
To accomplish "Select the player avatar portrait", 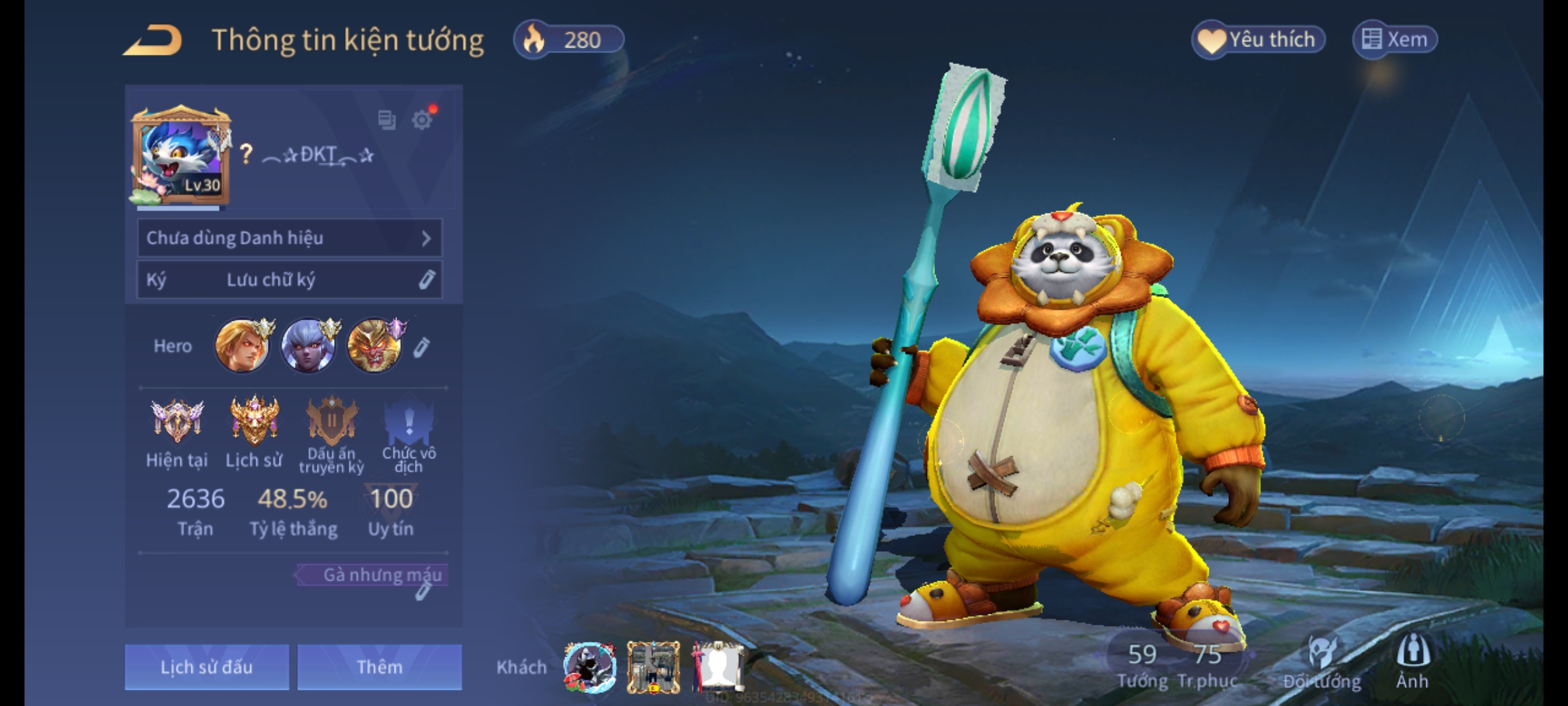I will coord(181,157).
